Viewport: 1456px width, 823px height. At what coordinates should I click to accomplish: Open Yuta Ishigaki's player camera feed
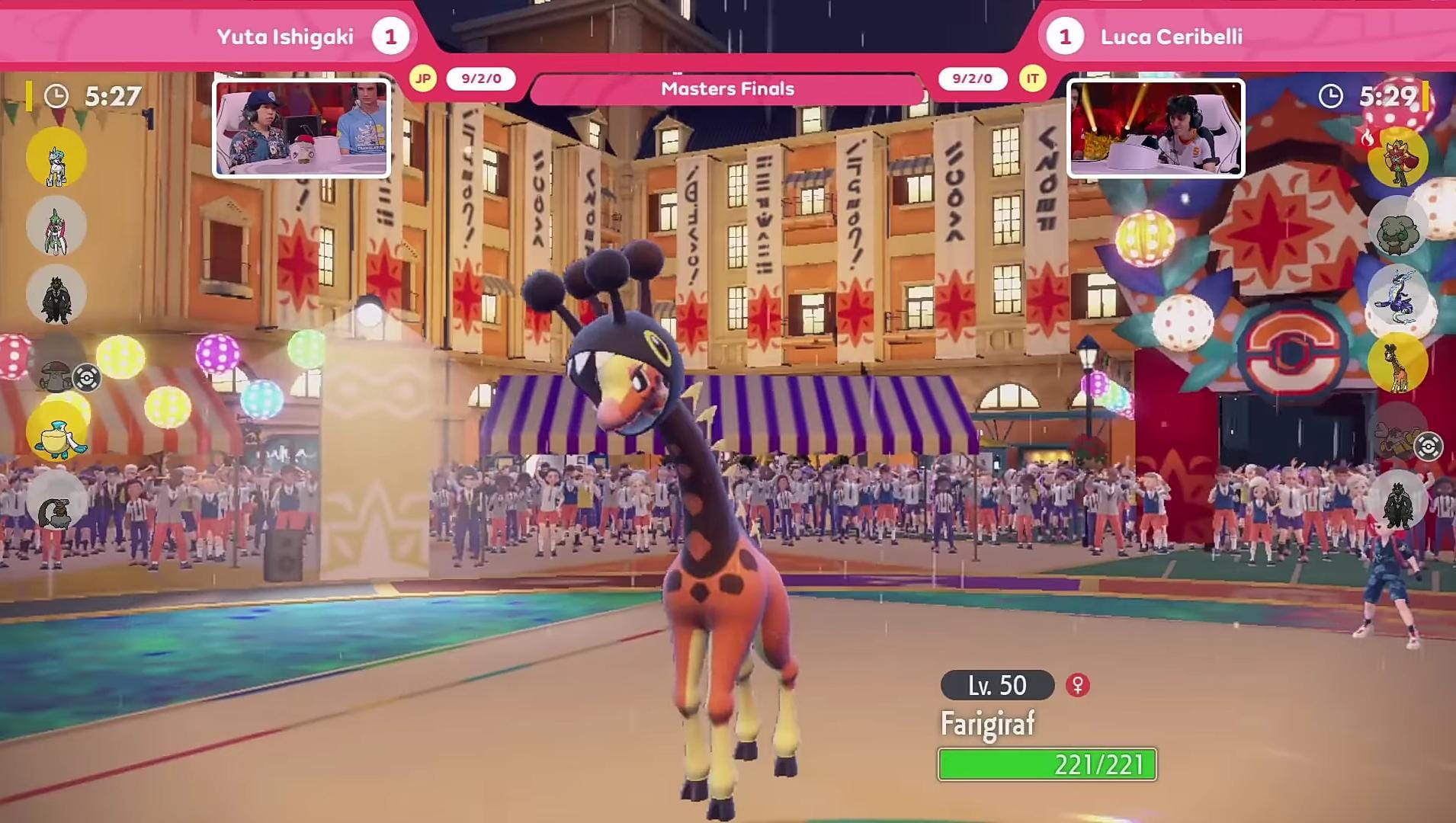(301, 128)
